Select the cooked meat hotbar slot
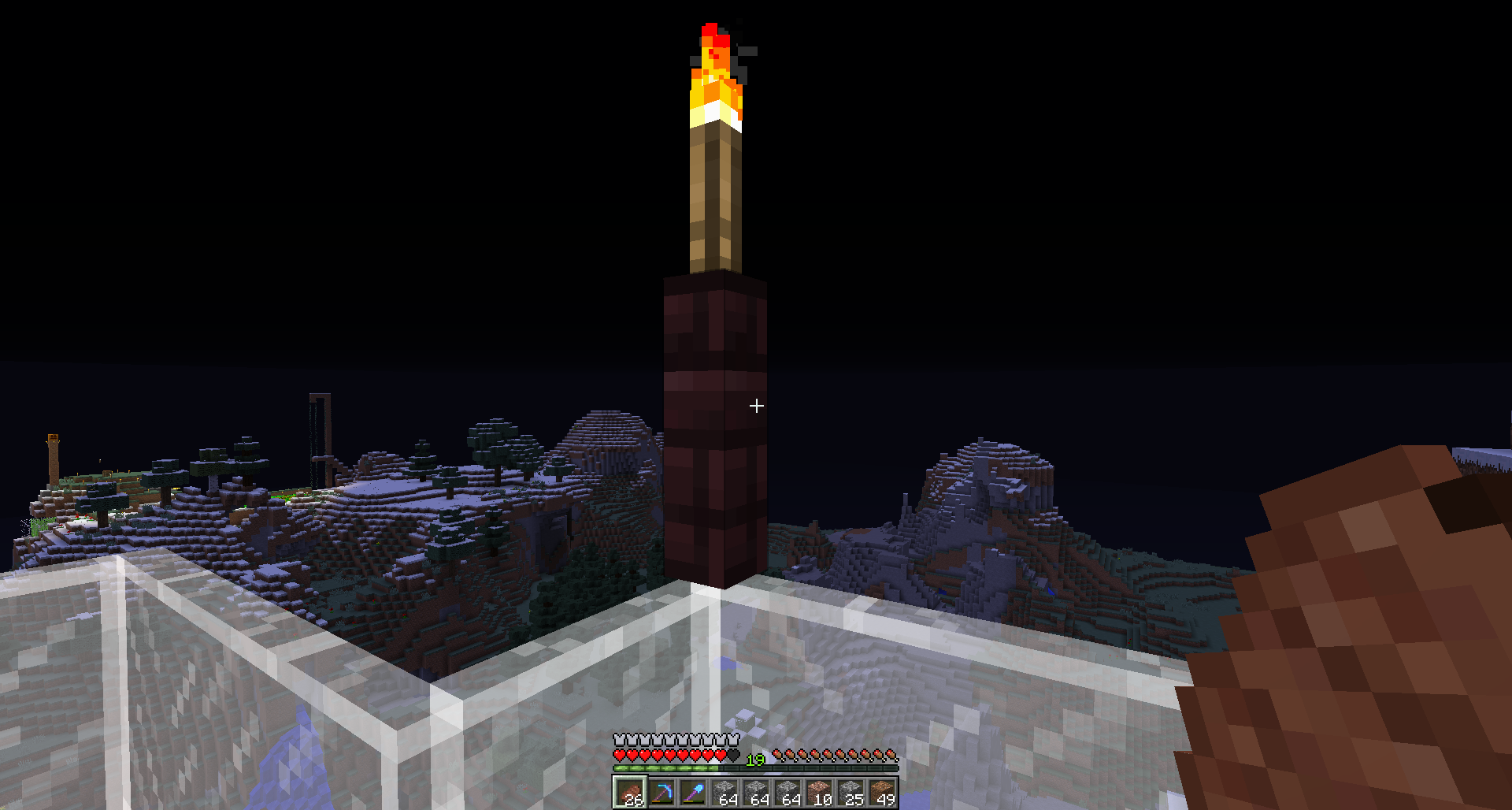This screenshot has width=1512, height=810. (630, 793)
